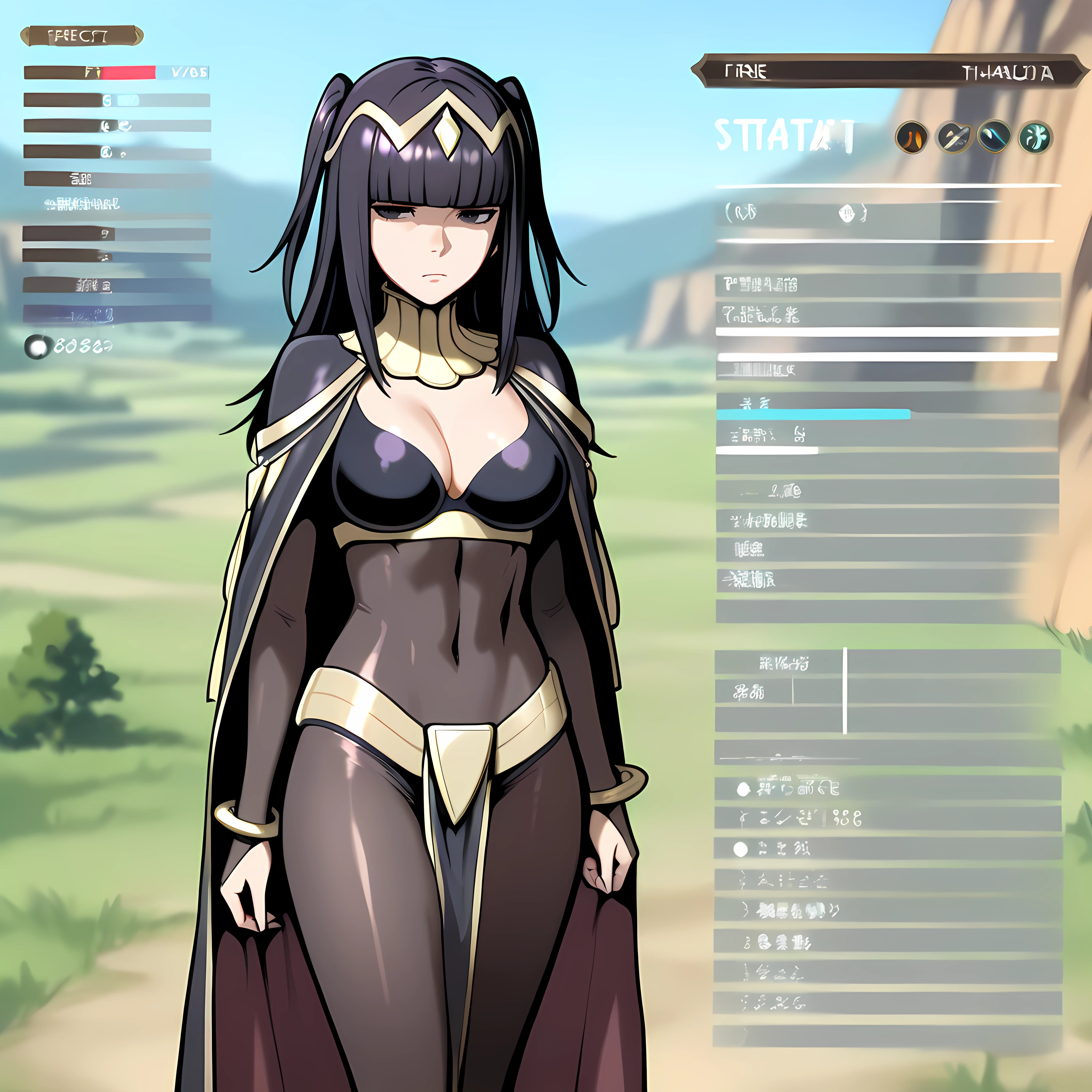Open the brown scroll banner button

[81, 37]
